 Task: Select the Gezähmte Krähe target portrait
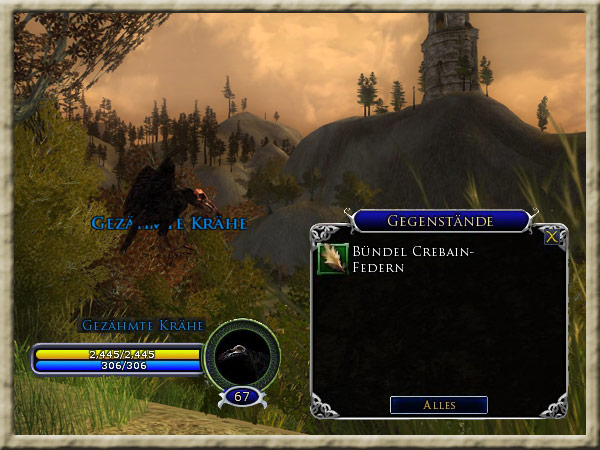coord(240,354)
